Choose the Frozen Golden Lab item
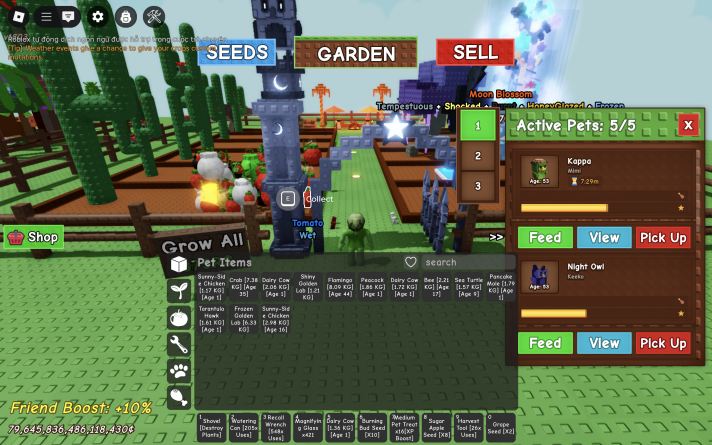This screenshot has width=712, height=445. point(244,316)
